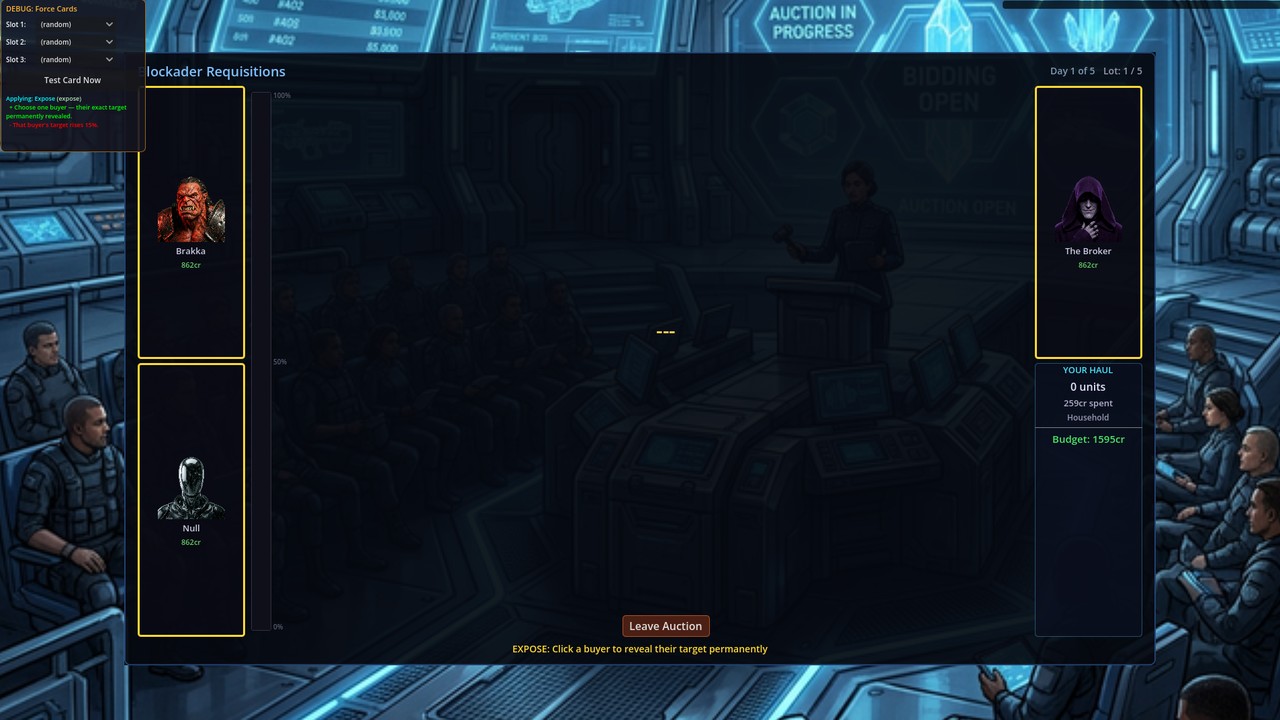Select the YOUR HAUL panel header
This screenshot has height=720, width=1280.
(1087, 370)
